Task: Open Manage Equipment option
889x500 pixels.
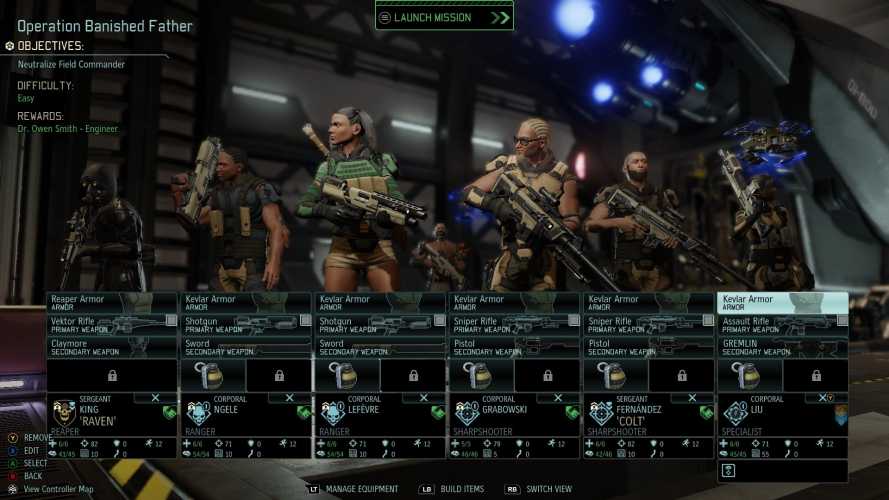Action: 360,489
